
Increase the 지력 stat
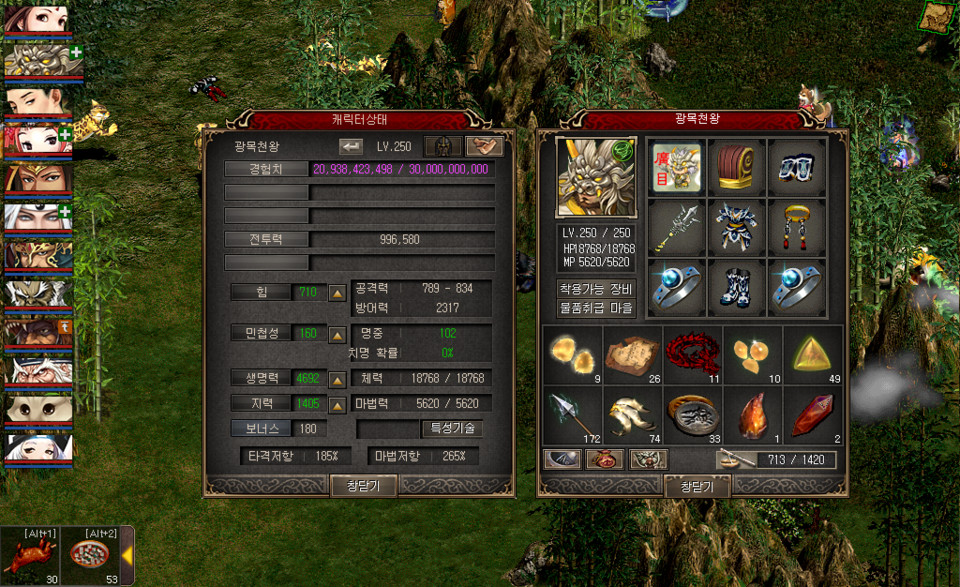(338, 404)
